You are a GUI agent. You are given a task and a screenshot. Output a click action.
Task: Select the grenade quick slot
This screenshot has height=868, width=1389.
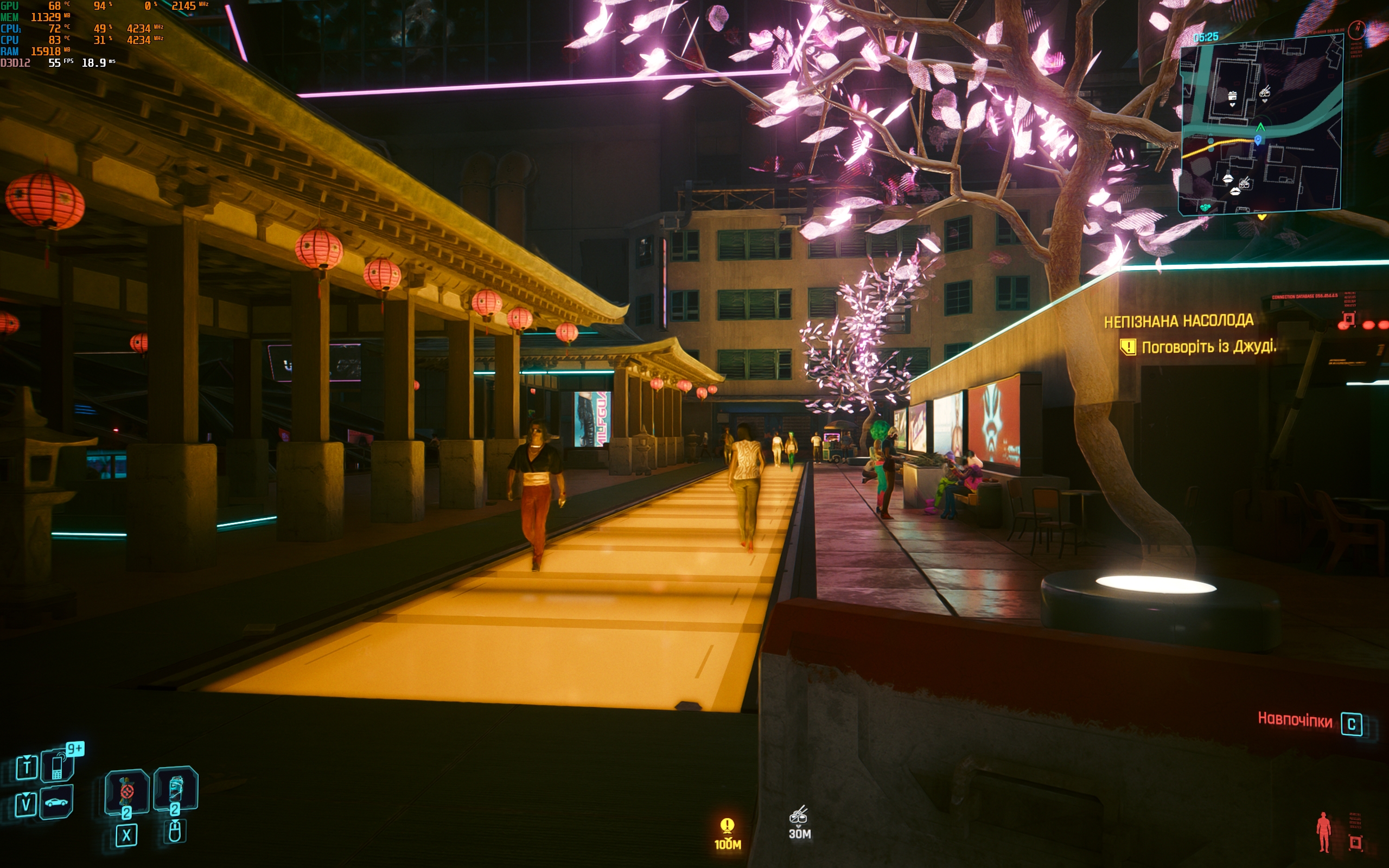pos(127,792)
